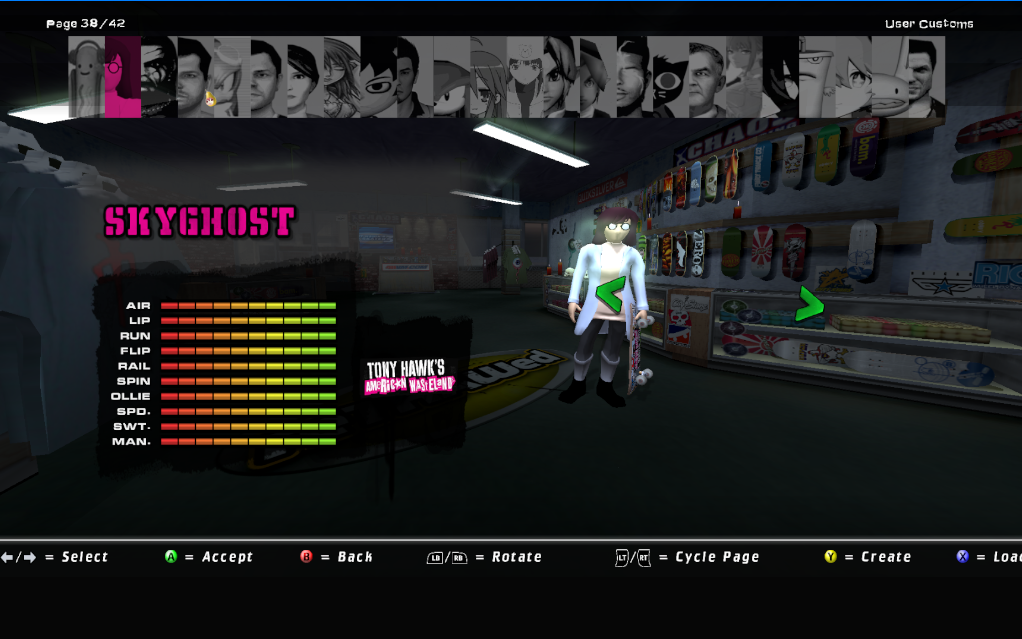Viewport: 1022px width, 639px height.
Task: Click the green right arrow by the skater
Action: (809, 305)
